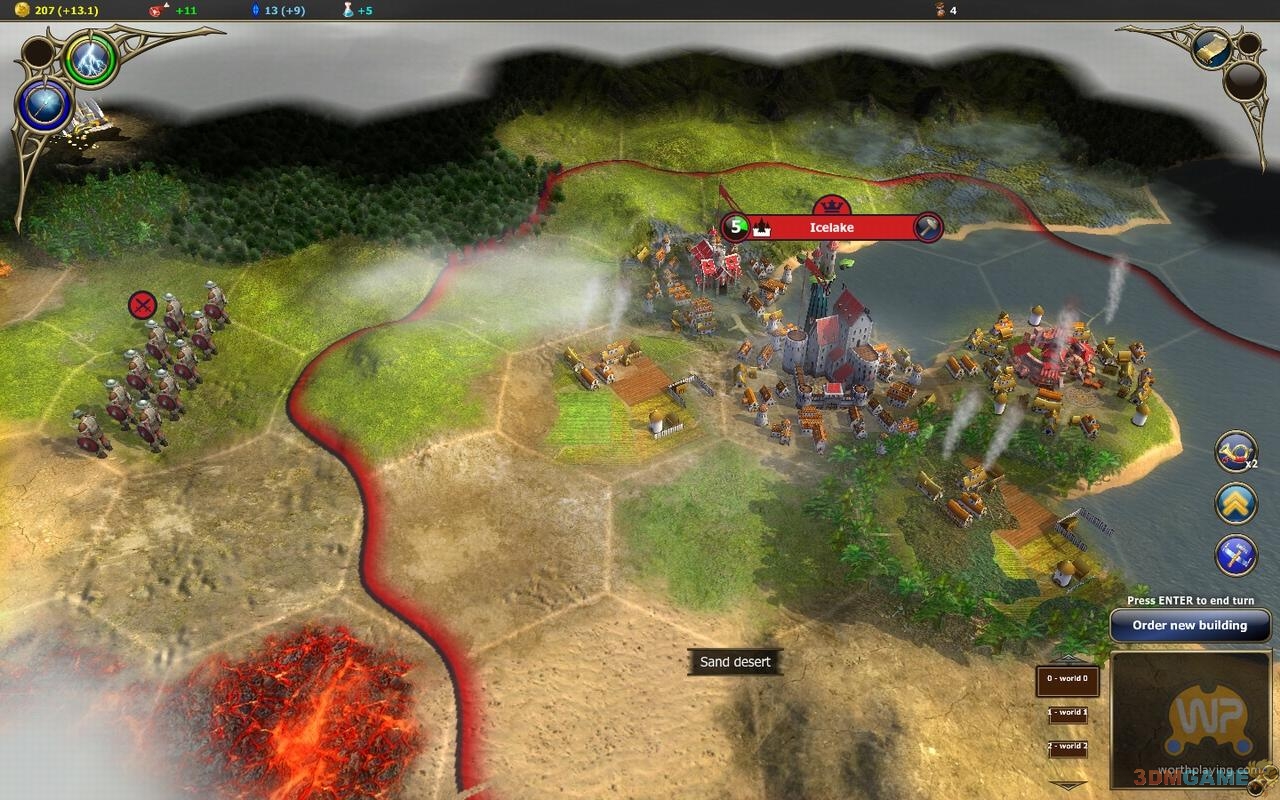Click the red X marker beside the army
Screen dimensions: 1280x800
click(143, 304)
